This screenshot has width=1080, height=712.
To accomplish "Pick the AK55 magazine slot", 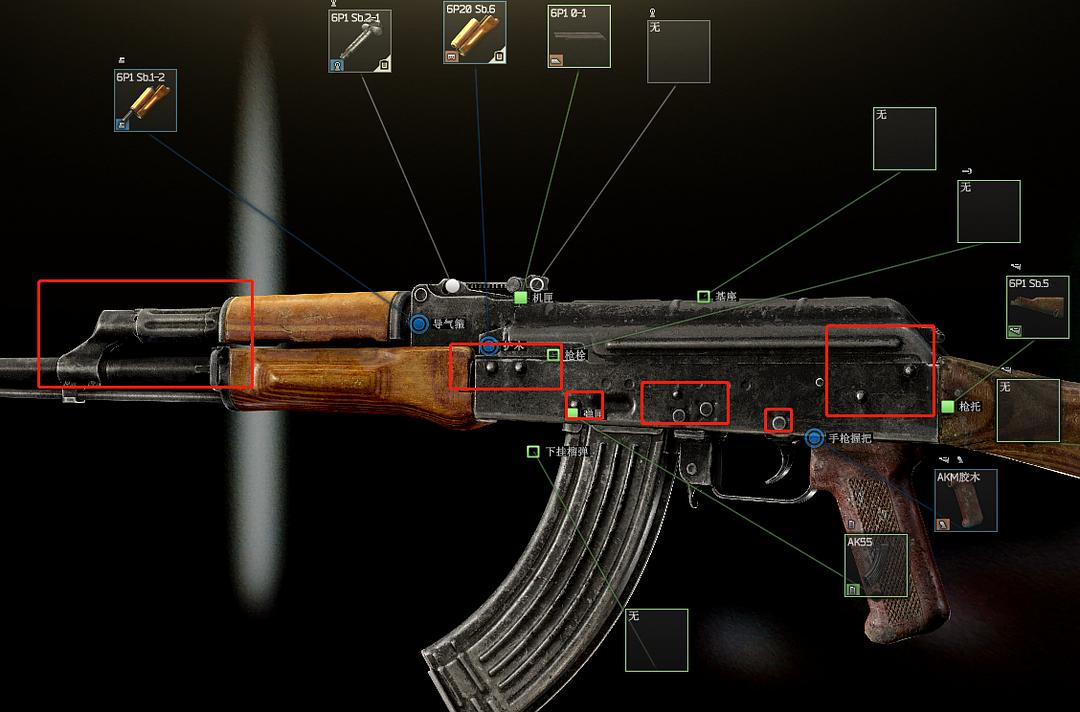I will [x=876, y=565].
